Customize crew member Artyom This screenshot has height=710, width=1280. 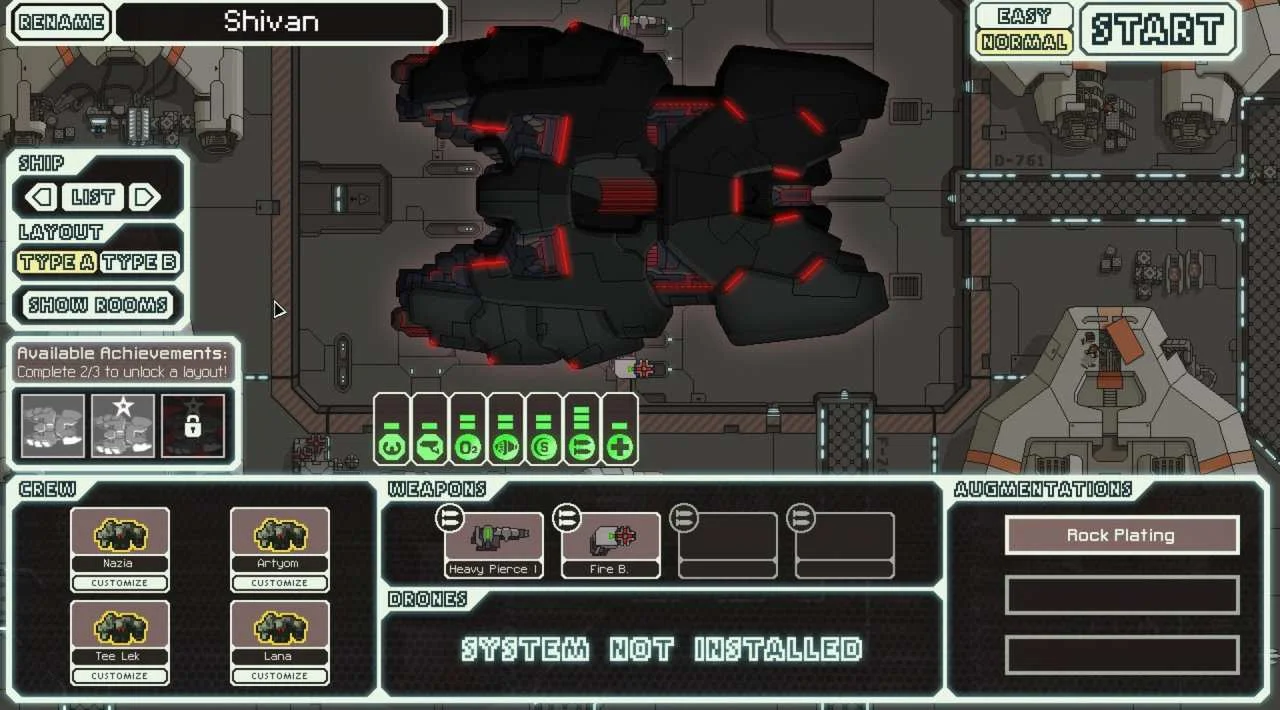279,583
